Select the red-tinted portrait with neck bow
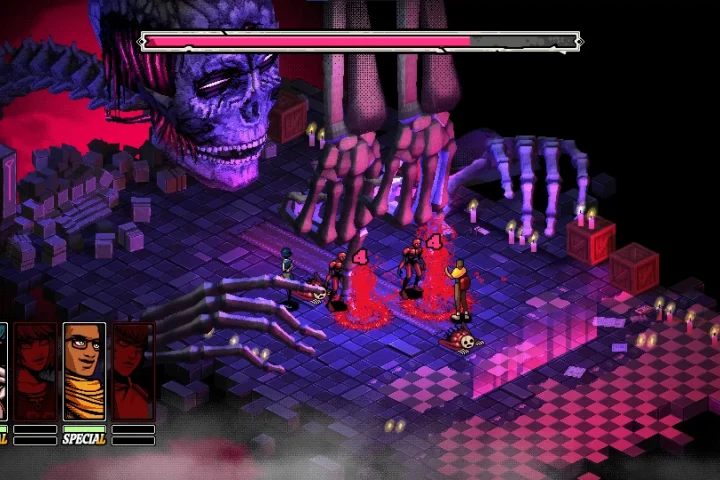The width and height of the screenshot is (720, 480). tap(133, 371)
